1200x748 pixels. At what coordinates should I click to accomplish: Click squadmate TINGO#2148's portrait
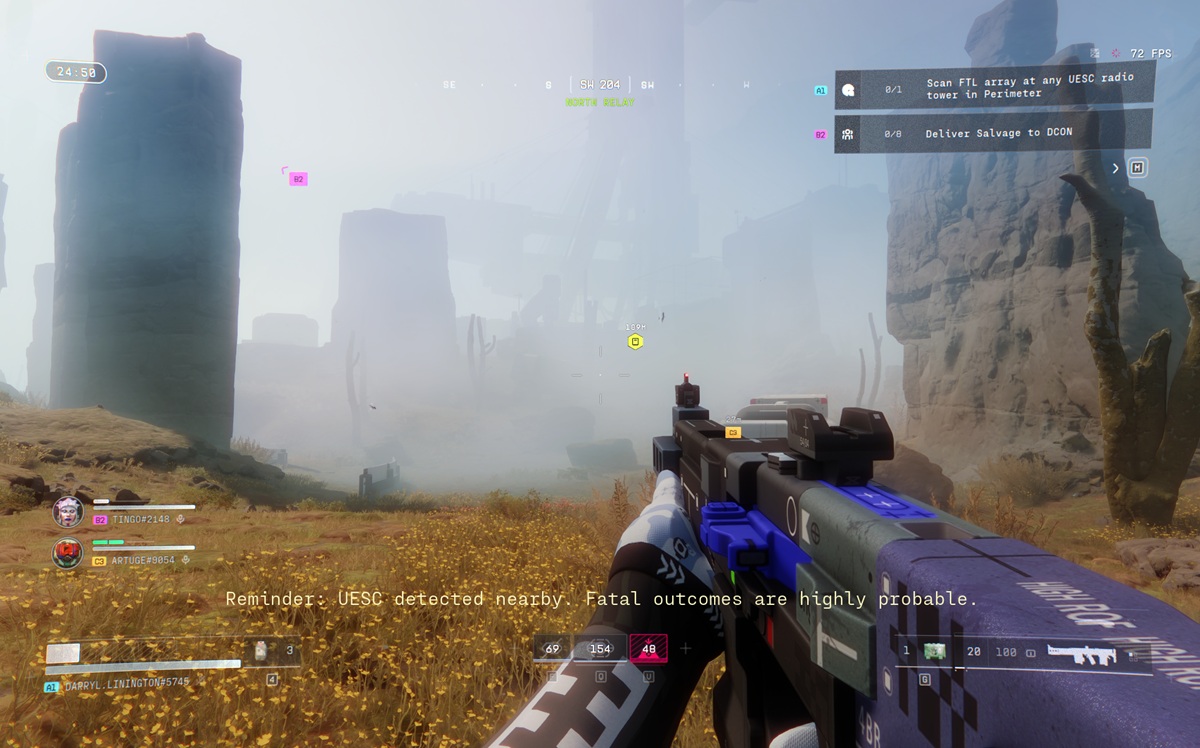pyautogui.click(x=68, y=511)
